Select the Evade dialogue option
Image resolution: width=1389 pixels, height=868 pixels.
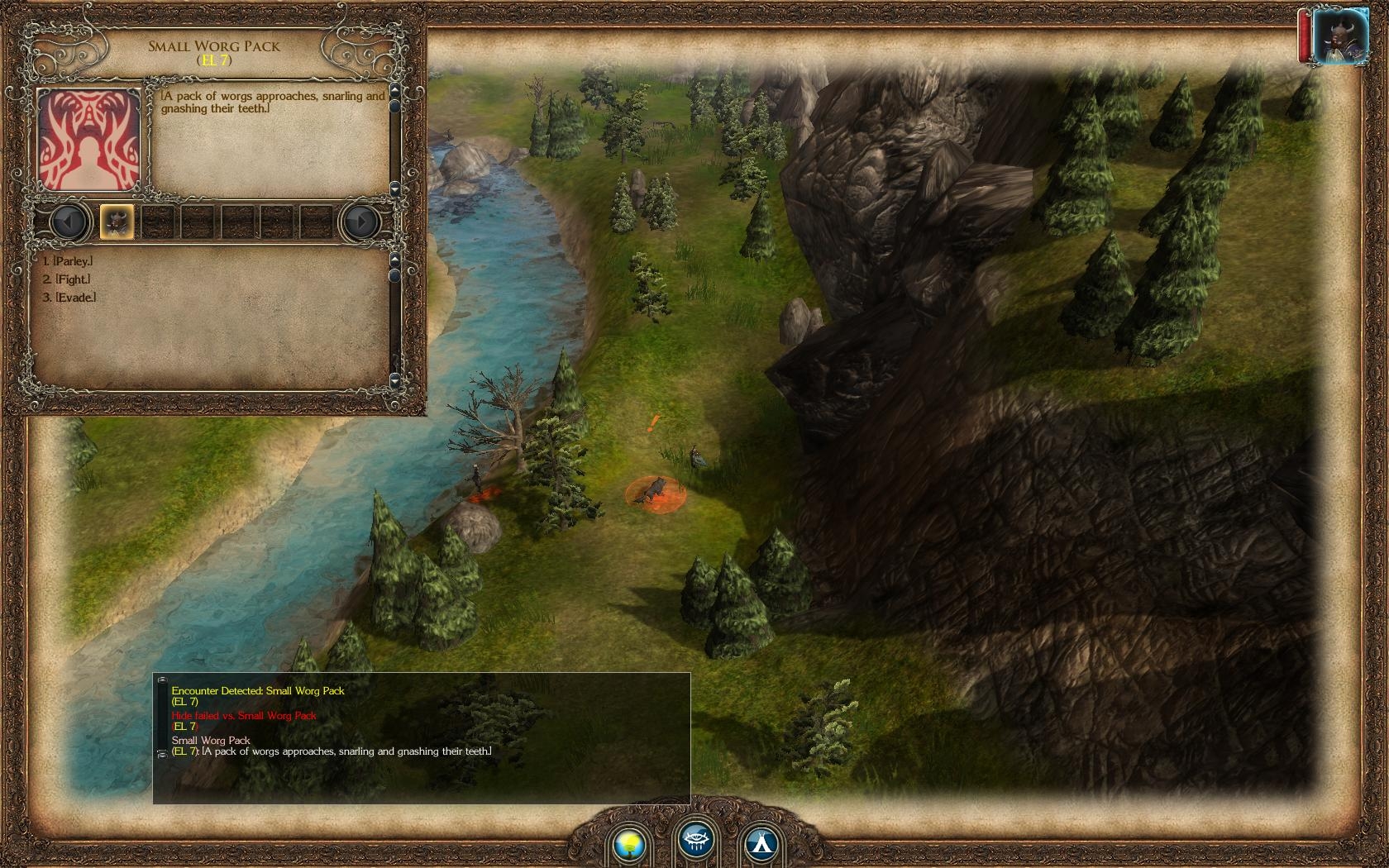[x=75, y=298]
